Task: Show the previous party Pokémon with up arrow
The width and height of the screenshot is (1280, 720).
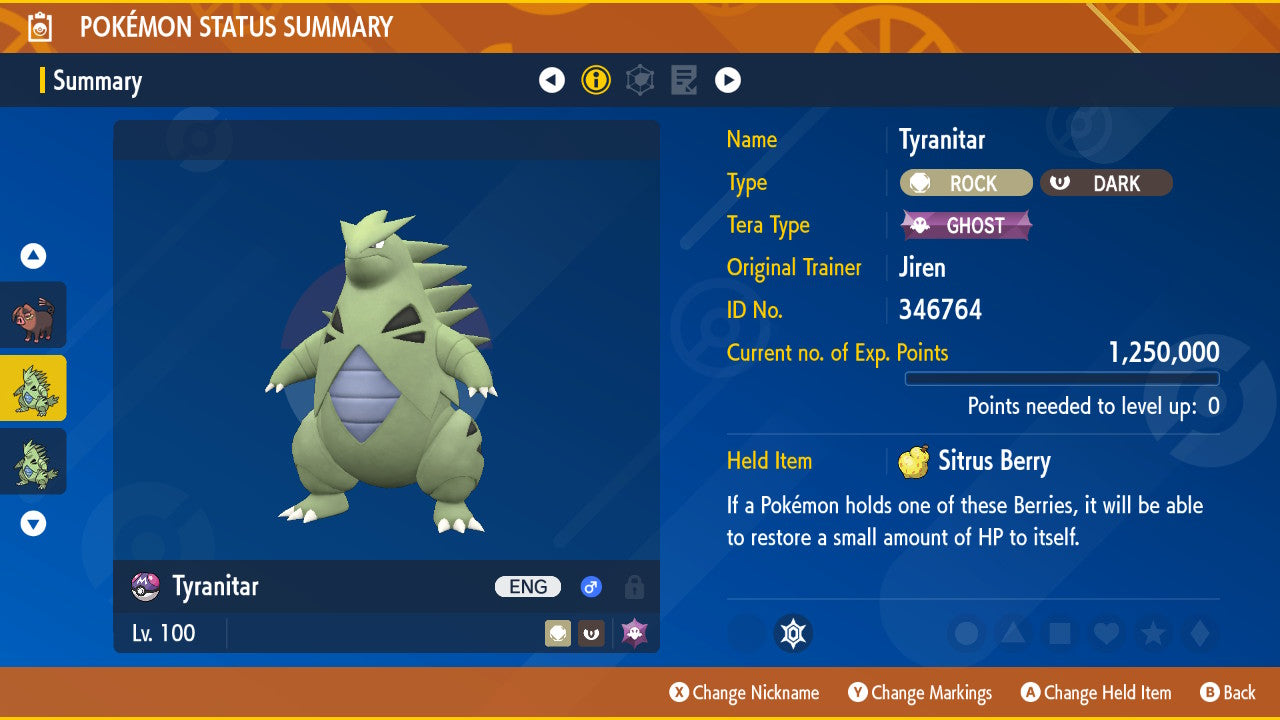Action: pyautogui.click(x=33, y=256)
